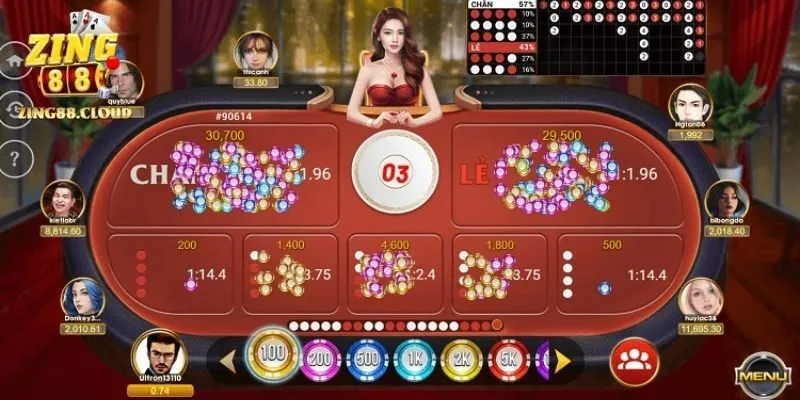This screenshot has width=800, height=400.
Task: Show lower chips with the left arrow
Action: (x=227, y=360)
